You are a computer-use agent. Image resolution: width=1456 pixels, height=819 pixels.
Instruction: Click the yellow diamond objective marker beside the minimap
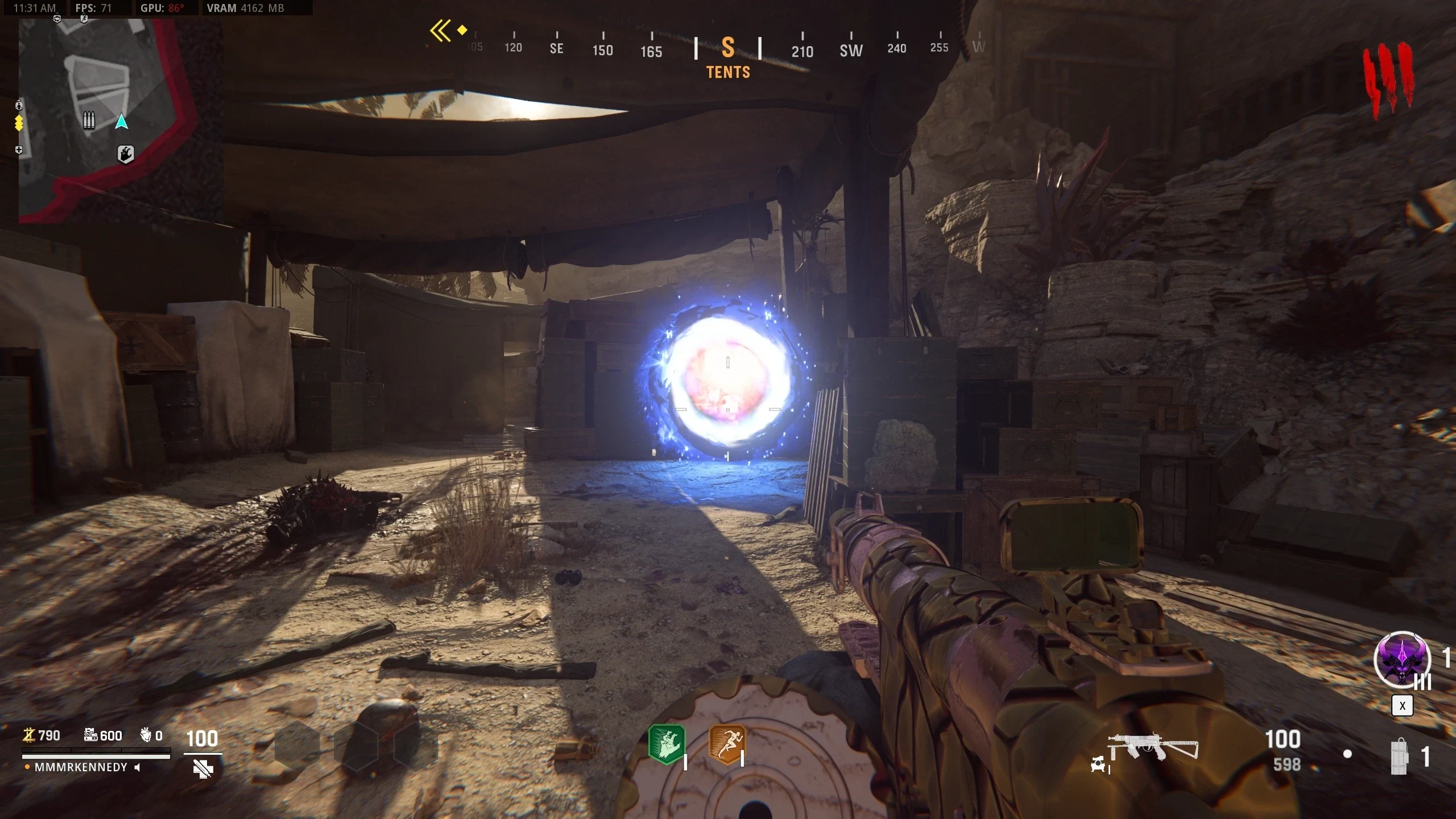point(19,123)
